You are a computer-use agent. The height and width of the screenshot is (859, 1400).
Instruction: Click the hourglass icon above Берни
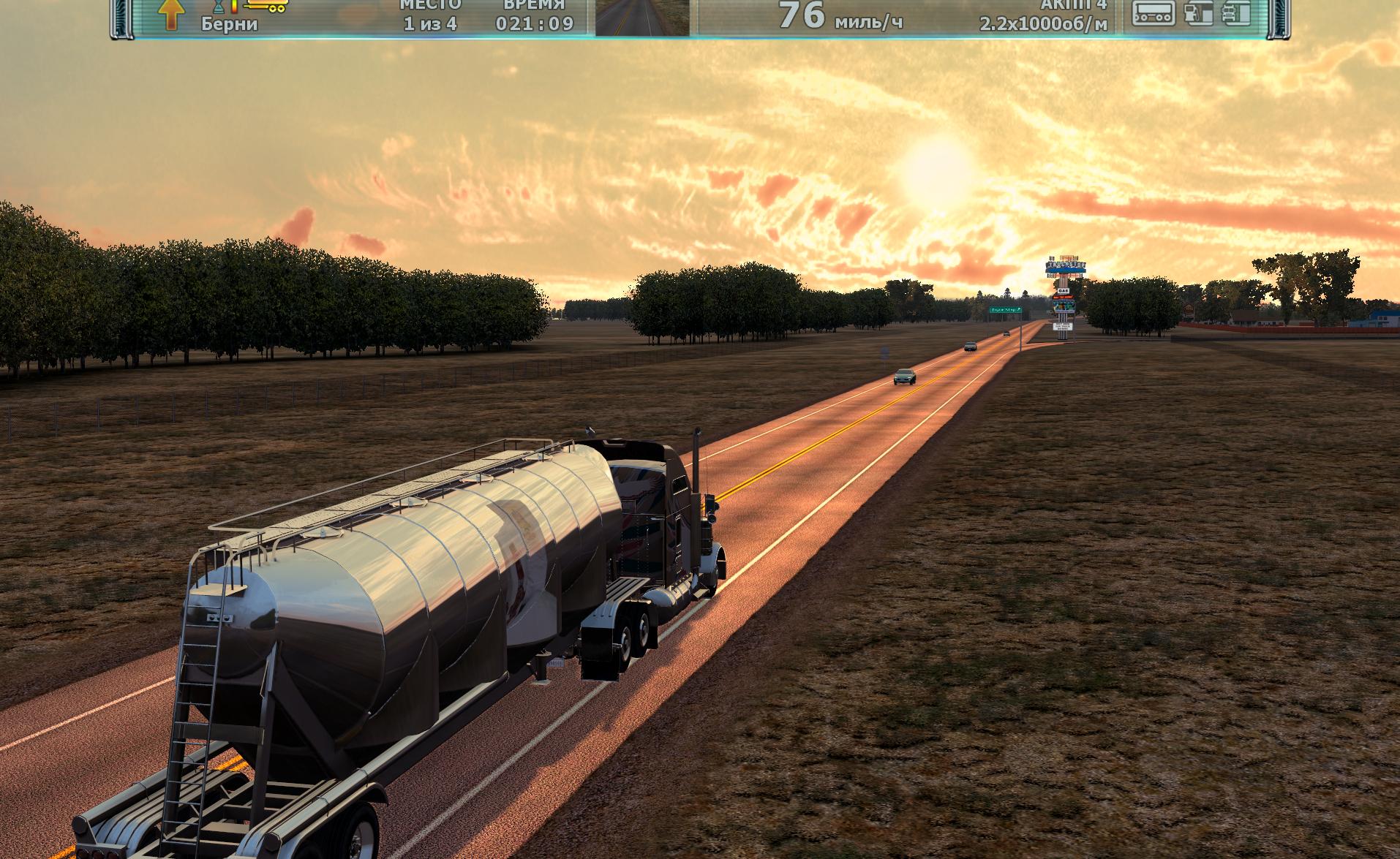point(219,7)
